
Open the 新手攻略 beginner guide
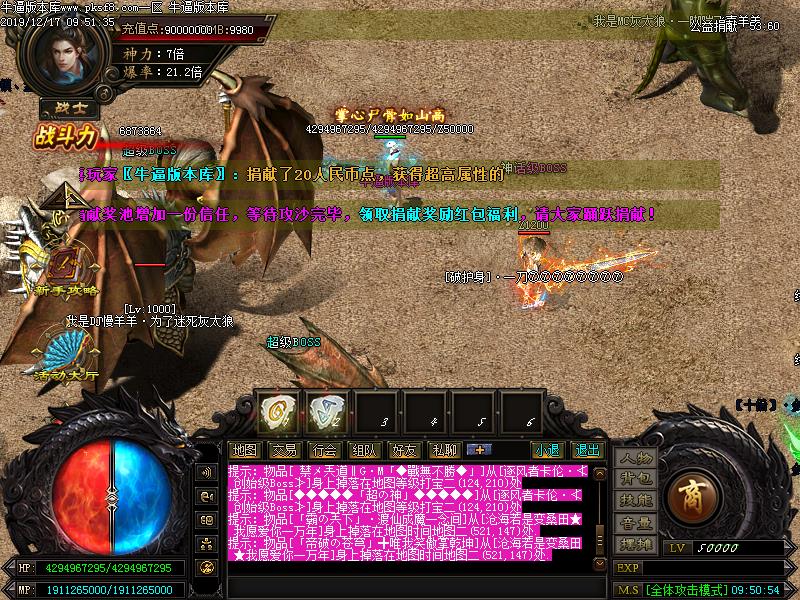tap(67, 270)
